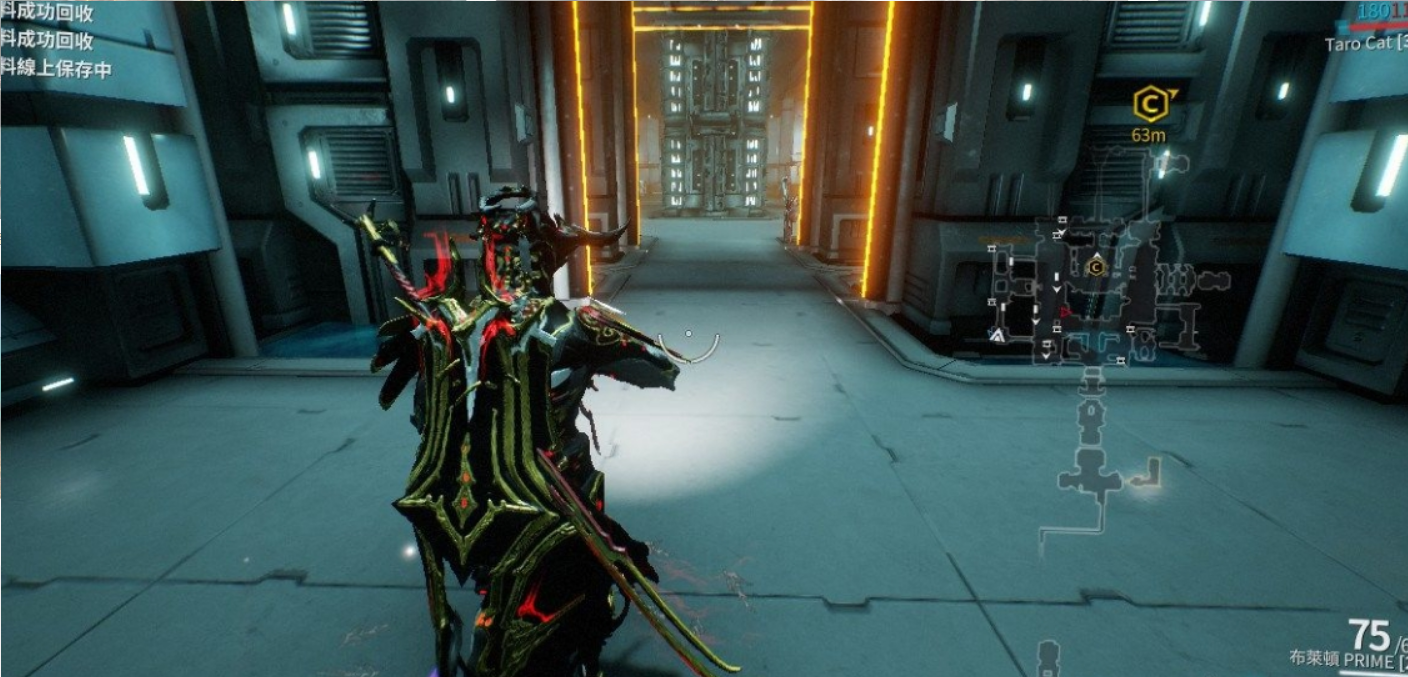Click the yellow C objective waypoint marker
The image size is (1408, 677).
pos(1151,104)
